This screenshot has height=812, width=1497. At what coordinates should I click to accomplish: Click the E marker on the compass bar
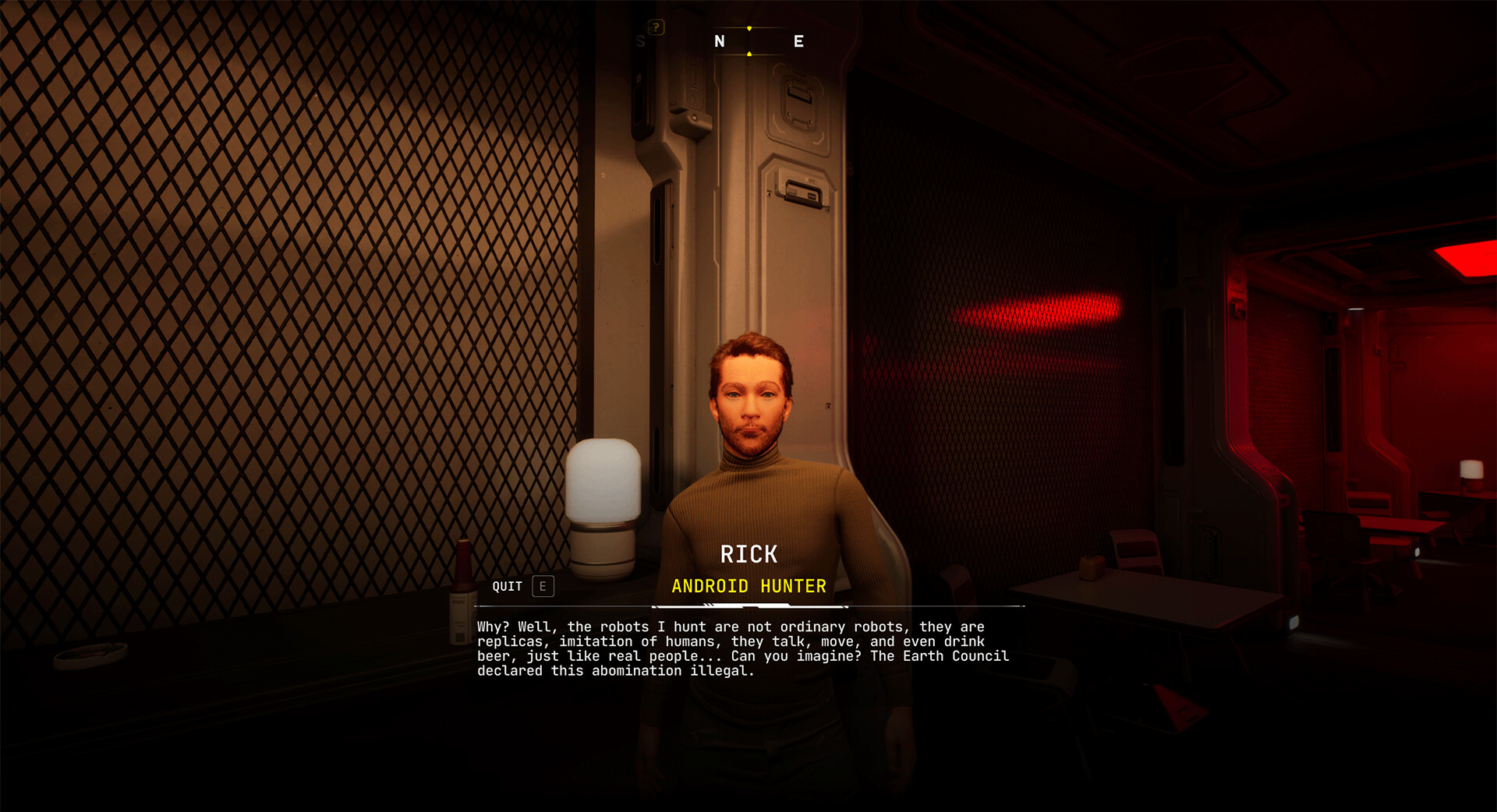tap(798, 41)
